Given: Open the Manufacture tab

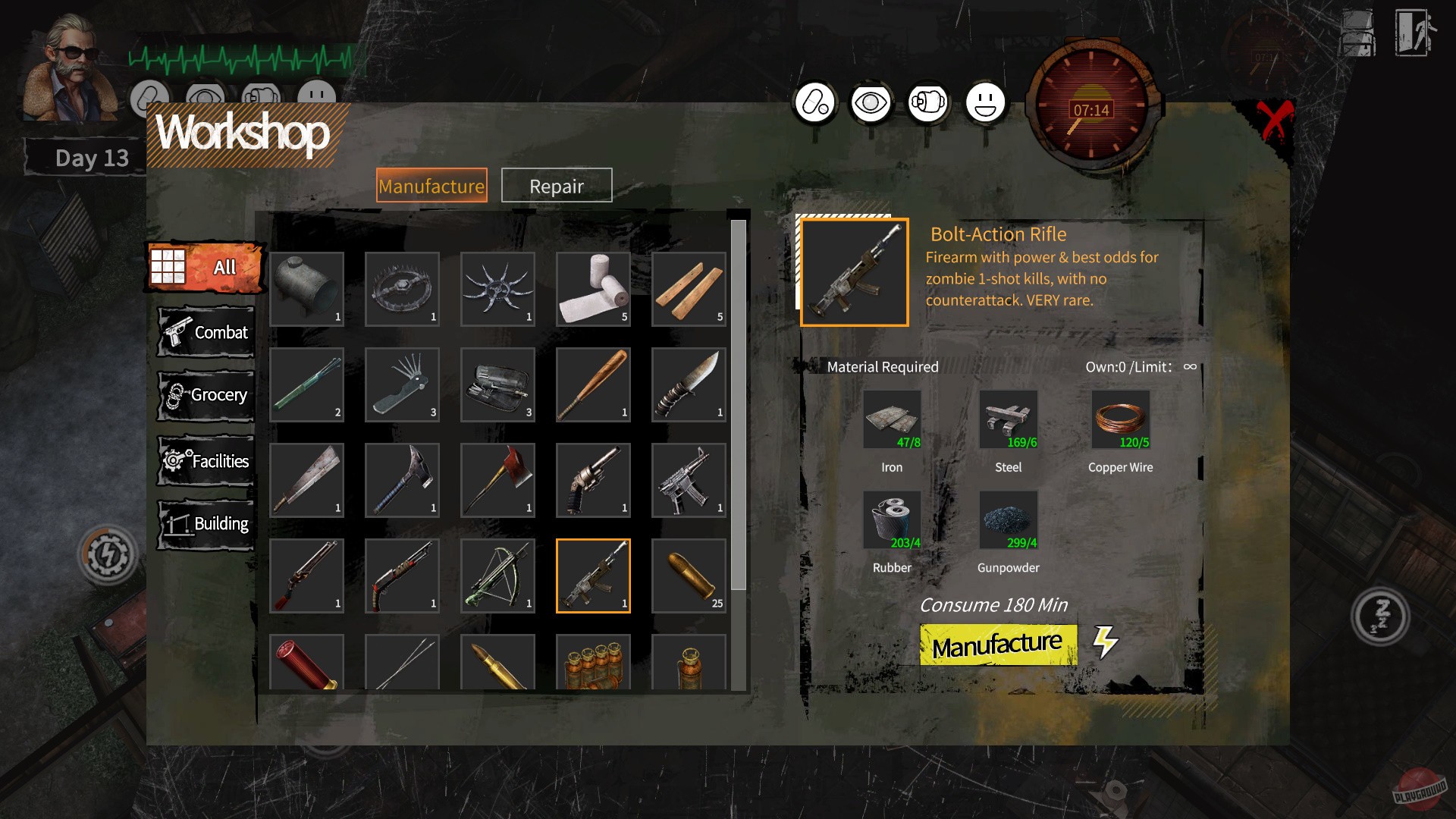Looking at the screenshot, I should (x=433, y=185).
